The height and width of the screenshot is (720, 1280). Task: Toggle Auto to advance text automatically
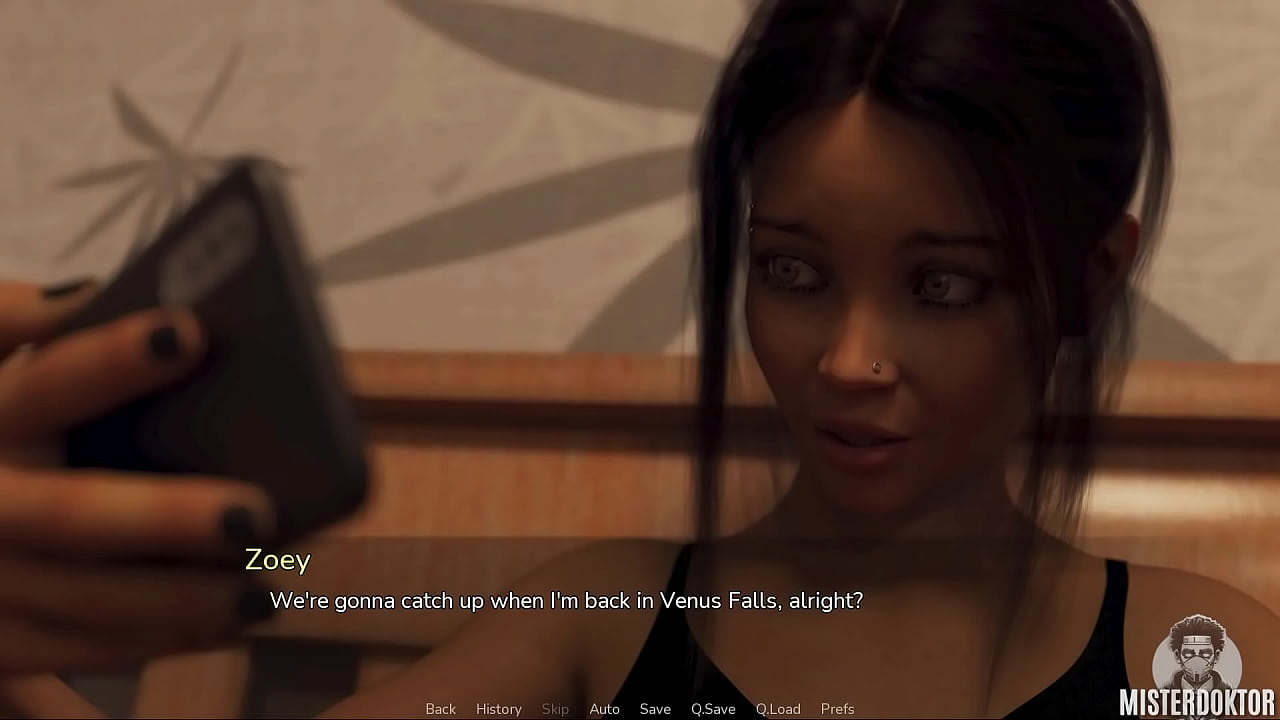pos(604,708)
